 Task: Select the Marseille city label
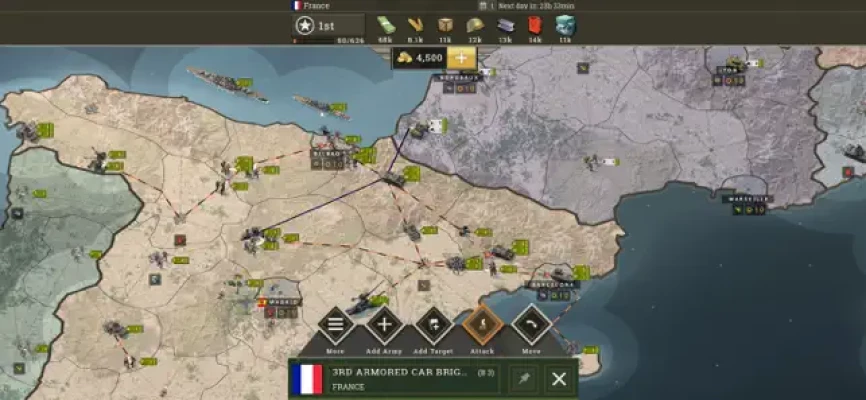748,199
